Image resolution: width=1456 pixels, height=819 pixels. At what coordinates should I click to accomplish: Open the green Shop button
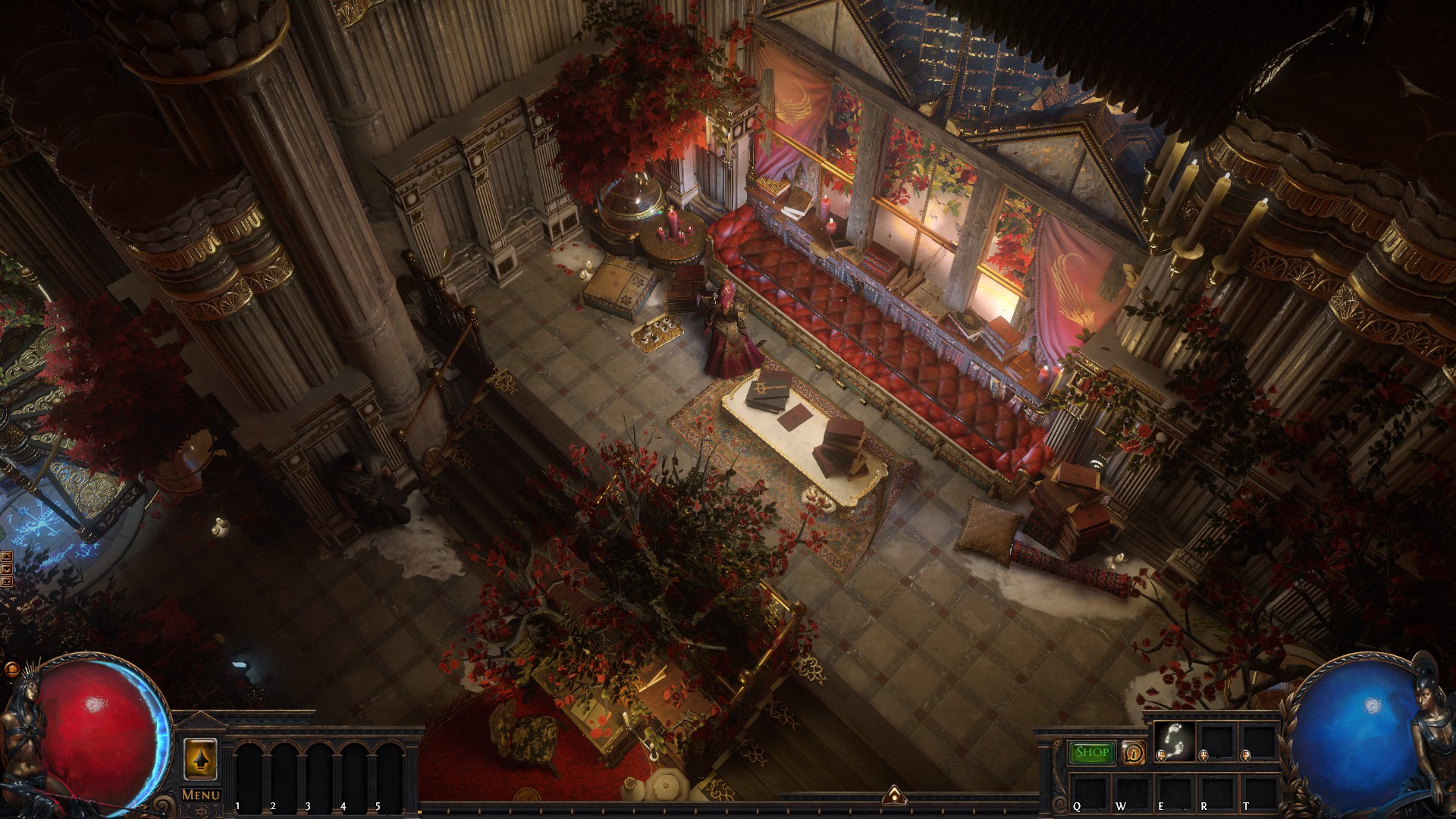pos(1092,752)
